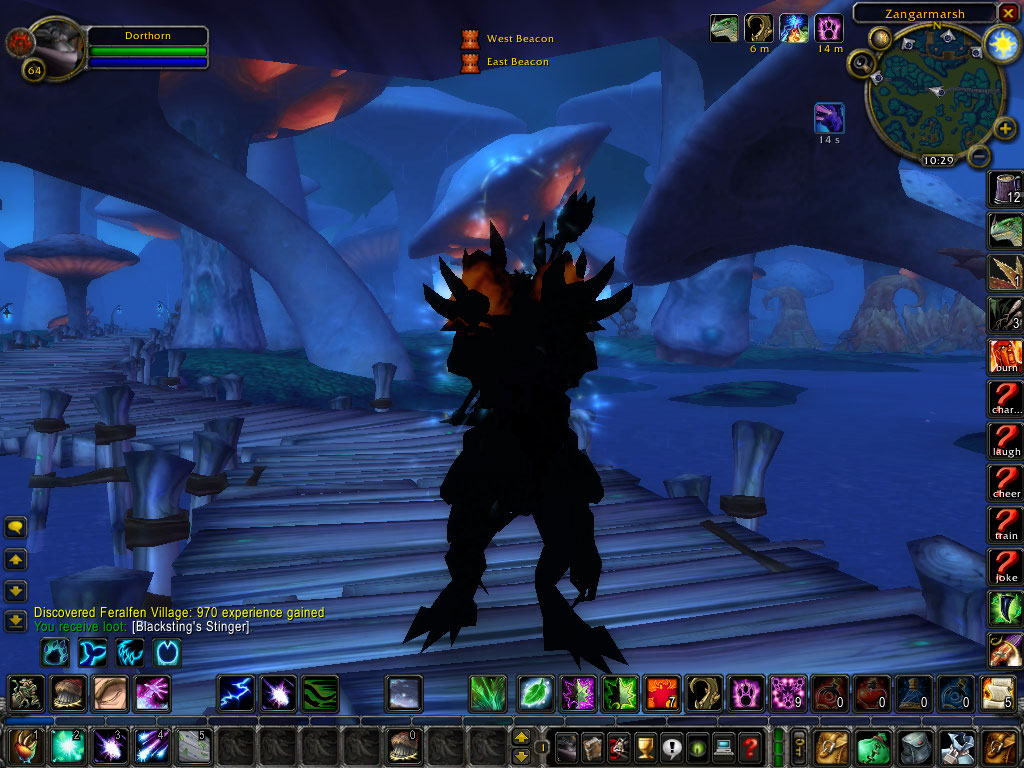1024x768 pixels.
Task: Use the 'burn' macro button
Action: pyautogui.click(x=1005, y=356)
